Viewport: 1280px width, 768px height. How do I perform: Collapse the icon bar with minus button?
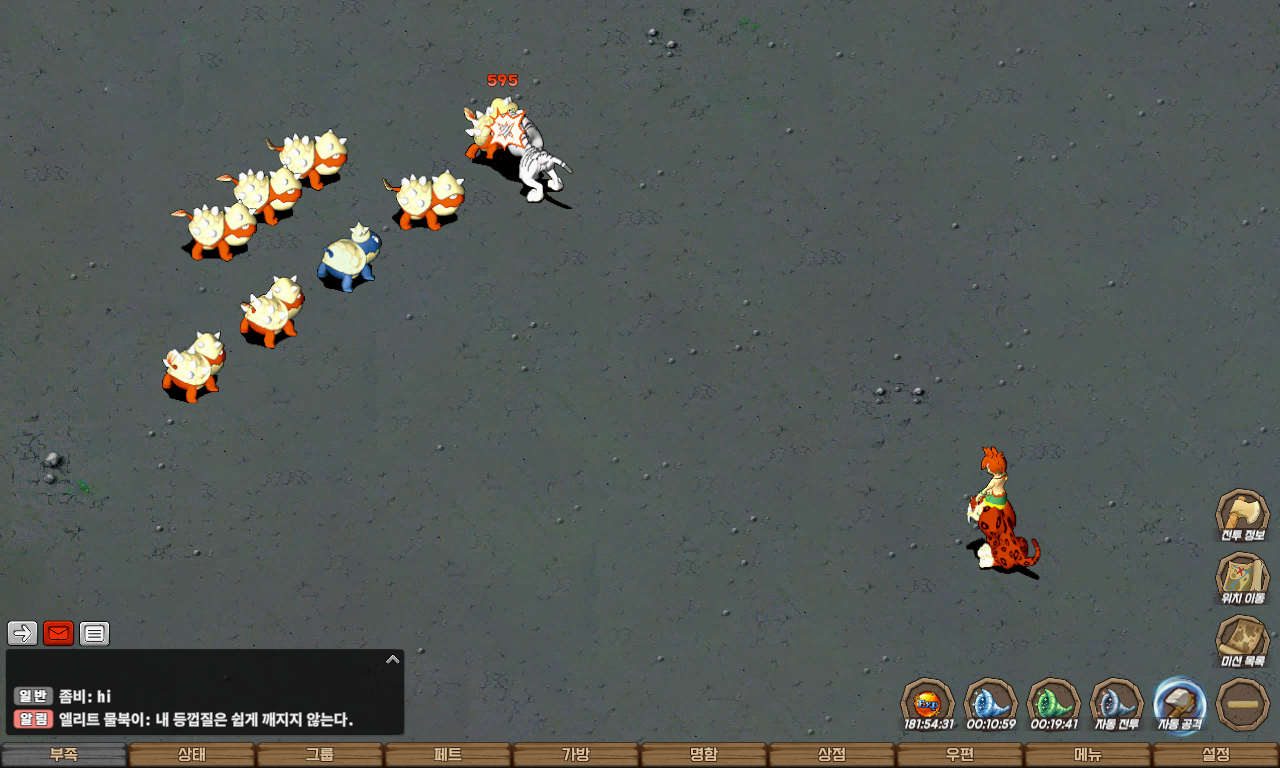coord(1243,703)
